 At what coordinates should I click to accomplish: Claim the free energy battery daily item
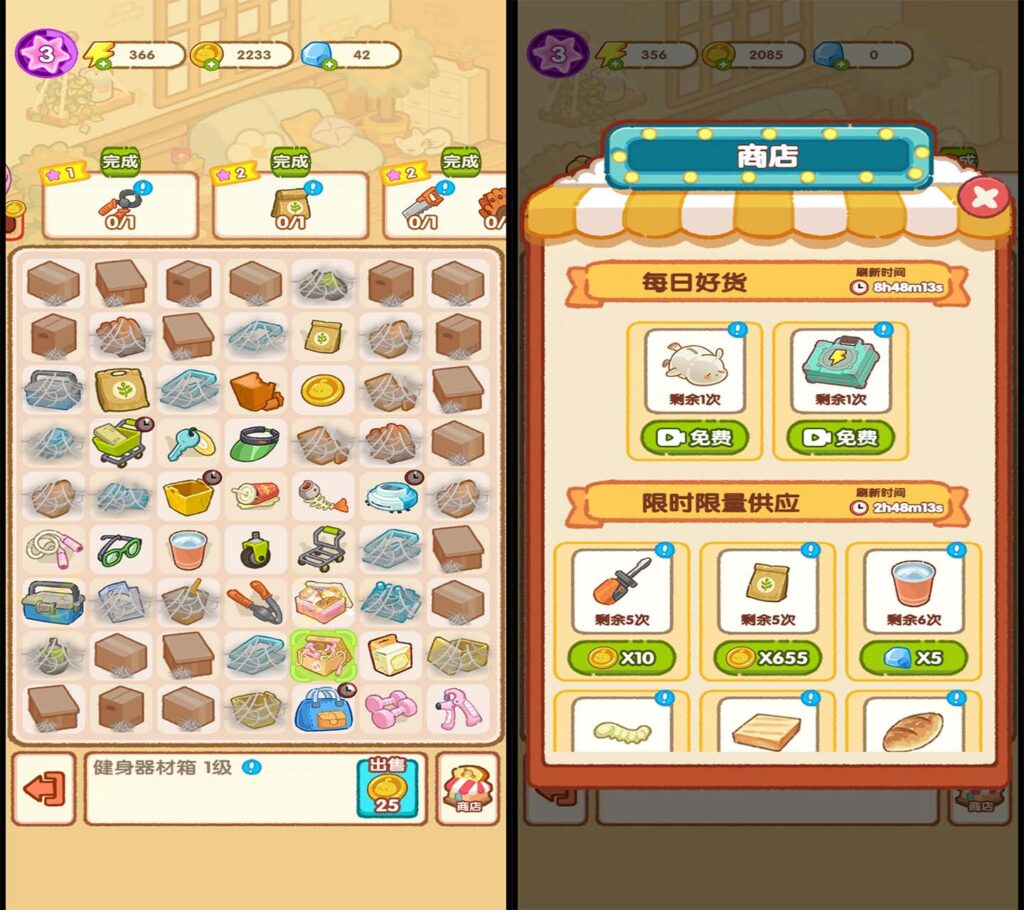pyautogui.click(x=840, y=437)
